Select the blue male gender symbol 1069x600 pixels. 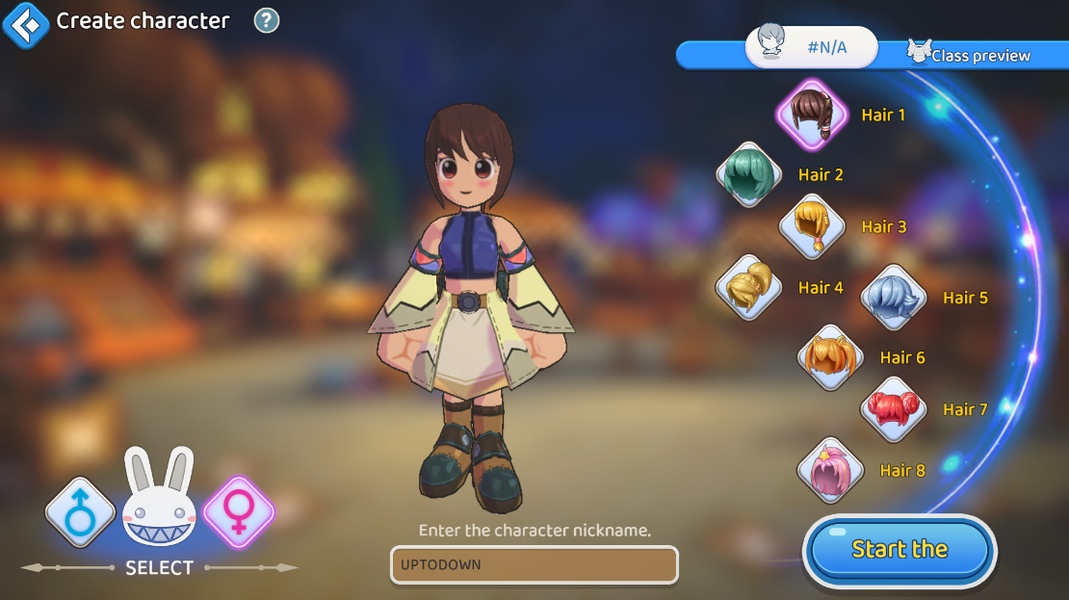(x=80, y=511)
